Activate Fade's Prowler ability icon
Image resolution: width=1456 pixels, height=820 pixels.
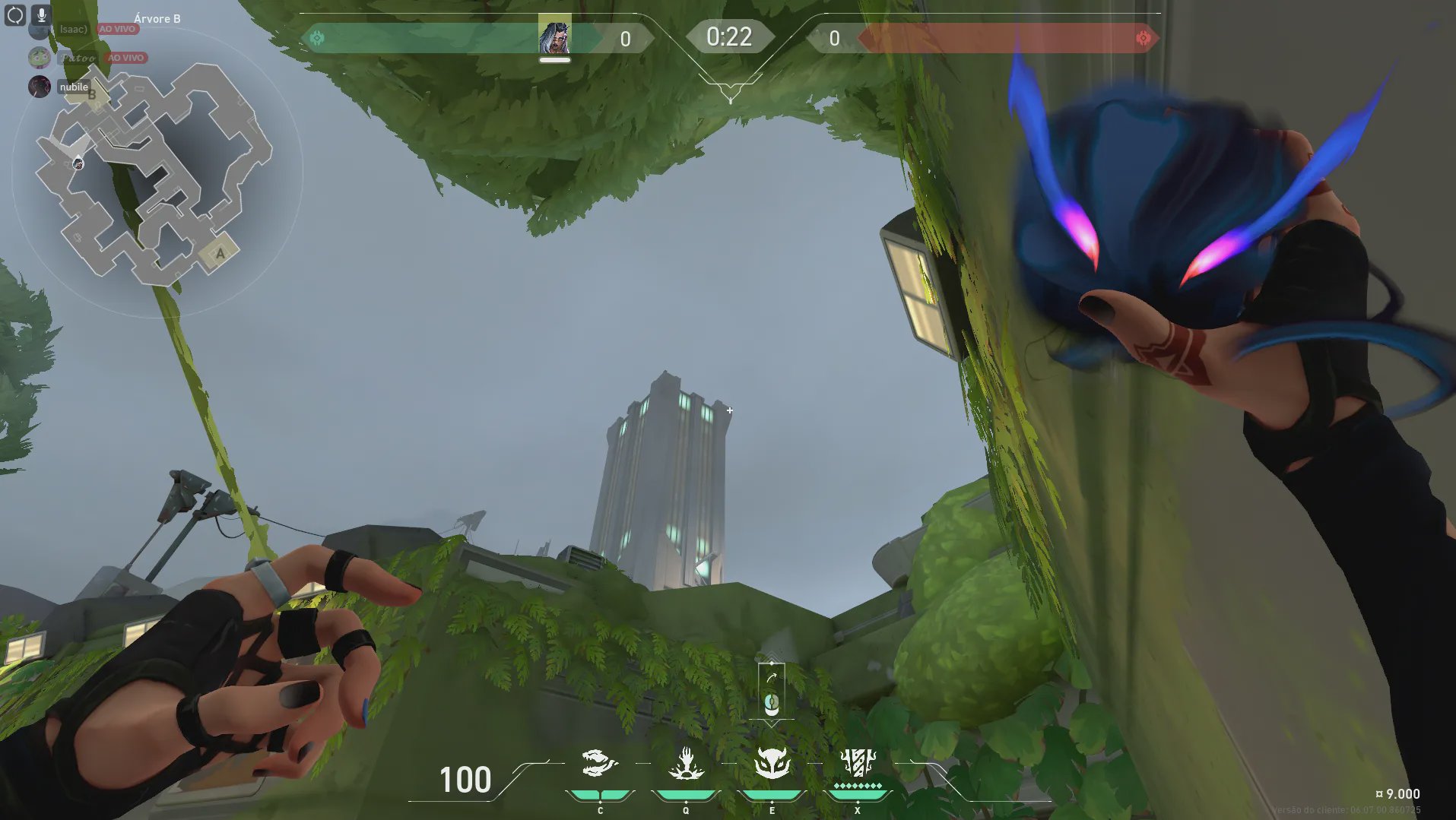pyautogui.click(x=599, y=763)
